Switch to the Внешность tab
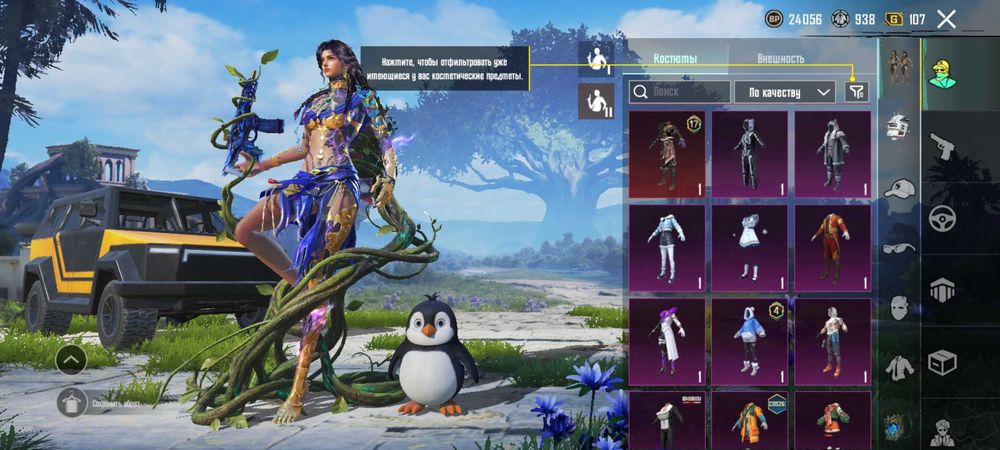Viewport: 1000px width, 450px height. (780, 59)
